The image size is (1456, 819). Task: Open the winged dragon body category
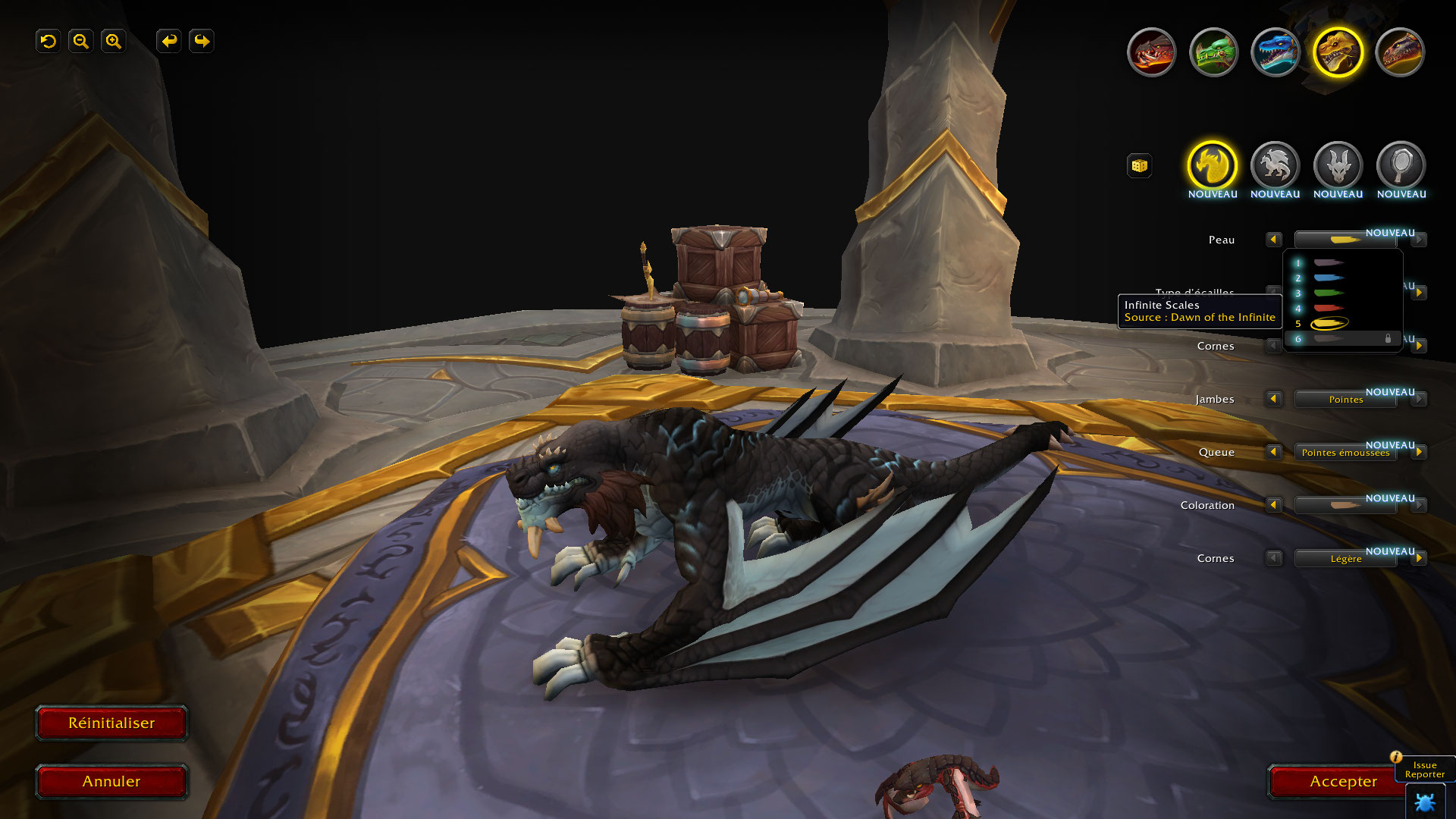click(1275, 165)
